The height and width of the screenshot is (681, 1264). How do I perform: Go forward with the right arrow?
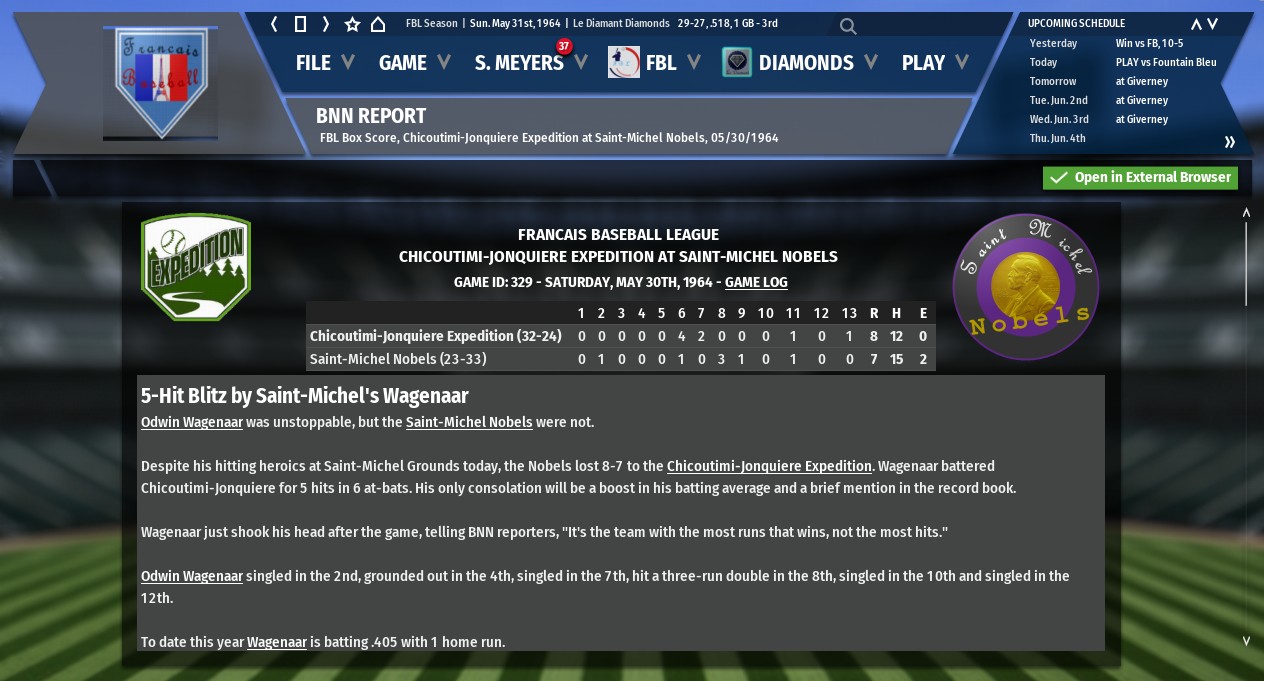326,24
